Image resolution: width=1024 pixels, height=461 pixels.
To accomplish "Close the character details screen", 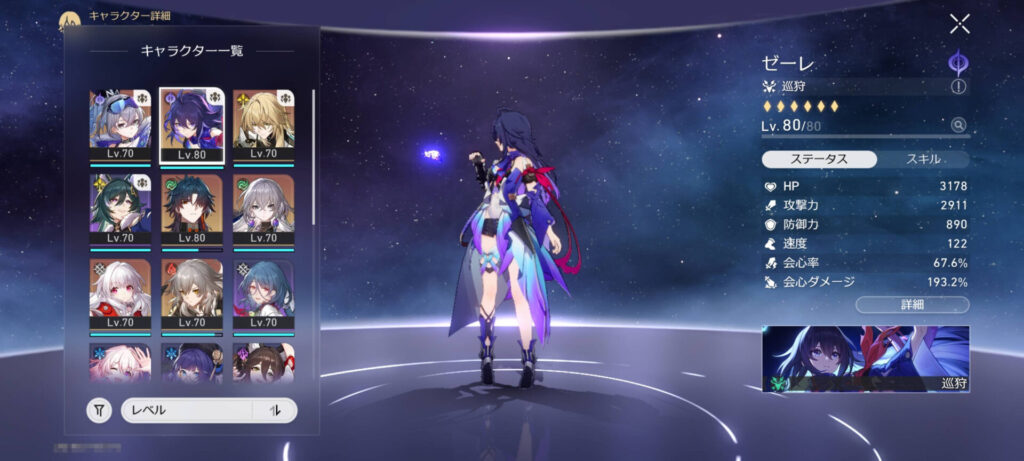I will [959, 25].
